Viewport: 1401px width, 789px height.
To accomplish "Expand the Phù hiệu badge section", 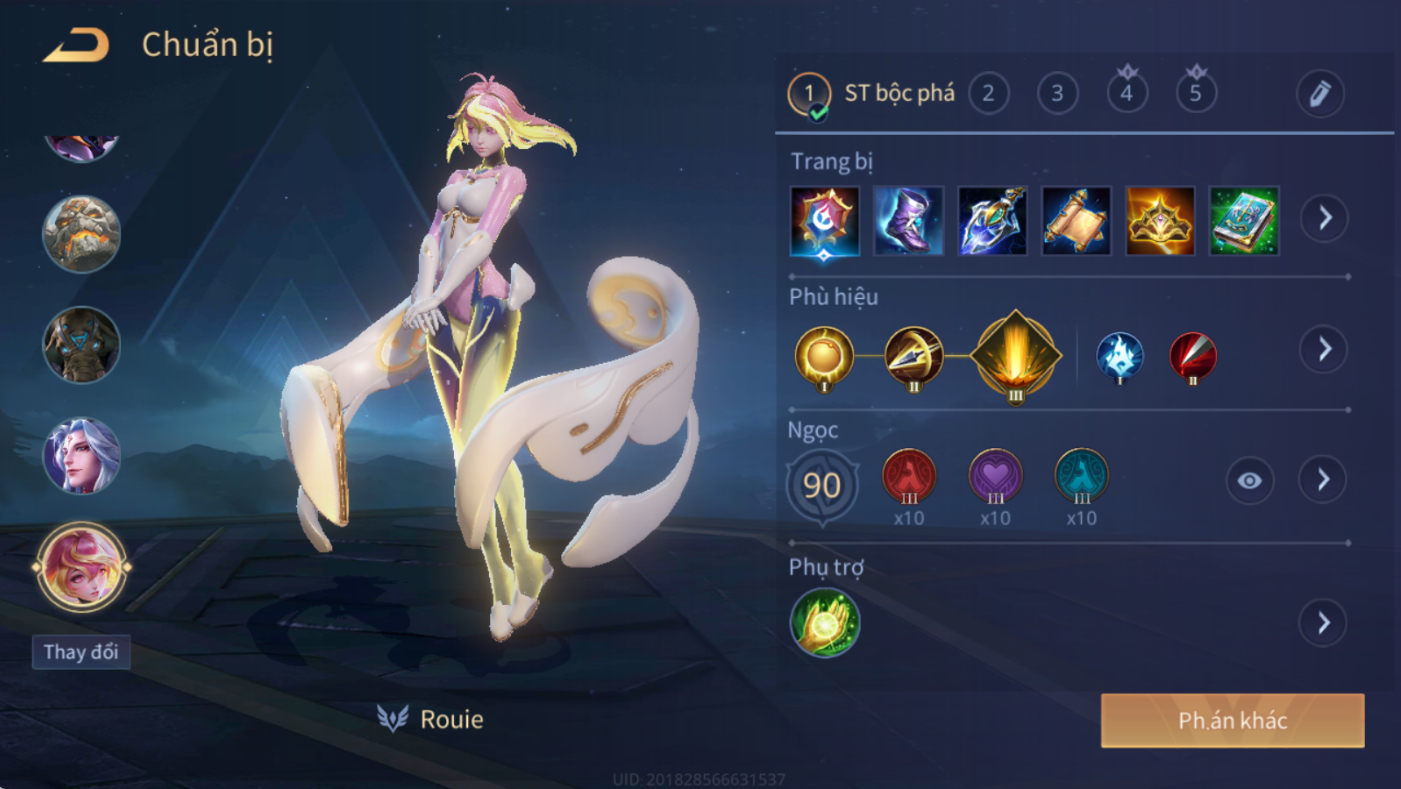I will pos(1324,349).
